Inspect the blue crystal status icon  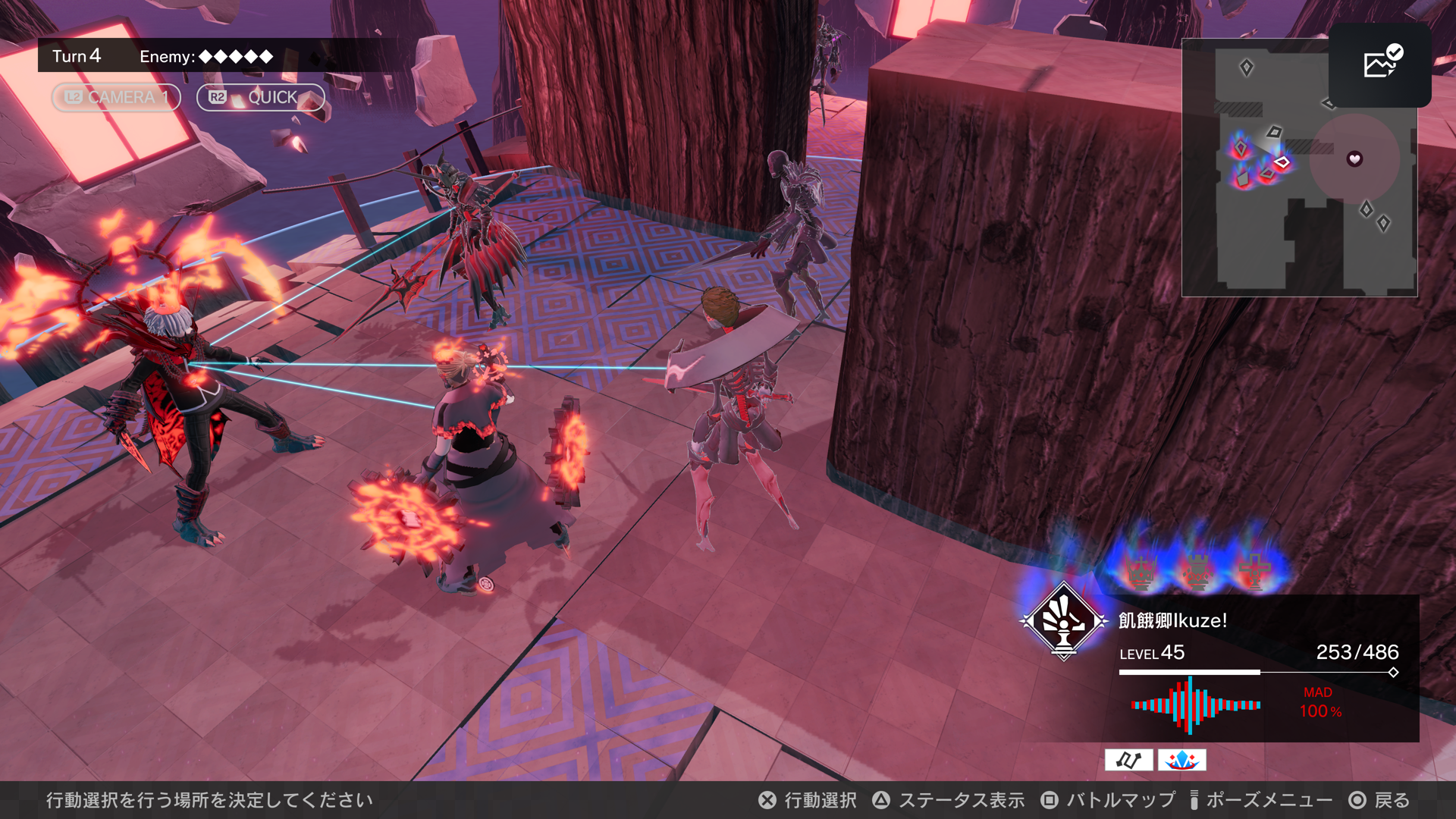pos(1181,760)
